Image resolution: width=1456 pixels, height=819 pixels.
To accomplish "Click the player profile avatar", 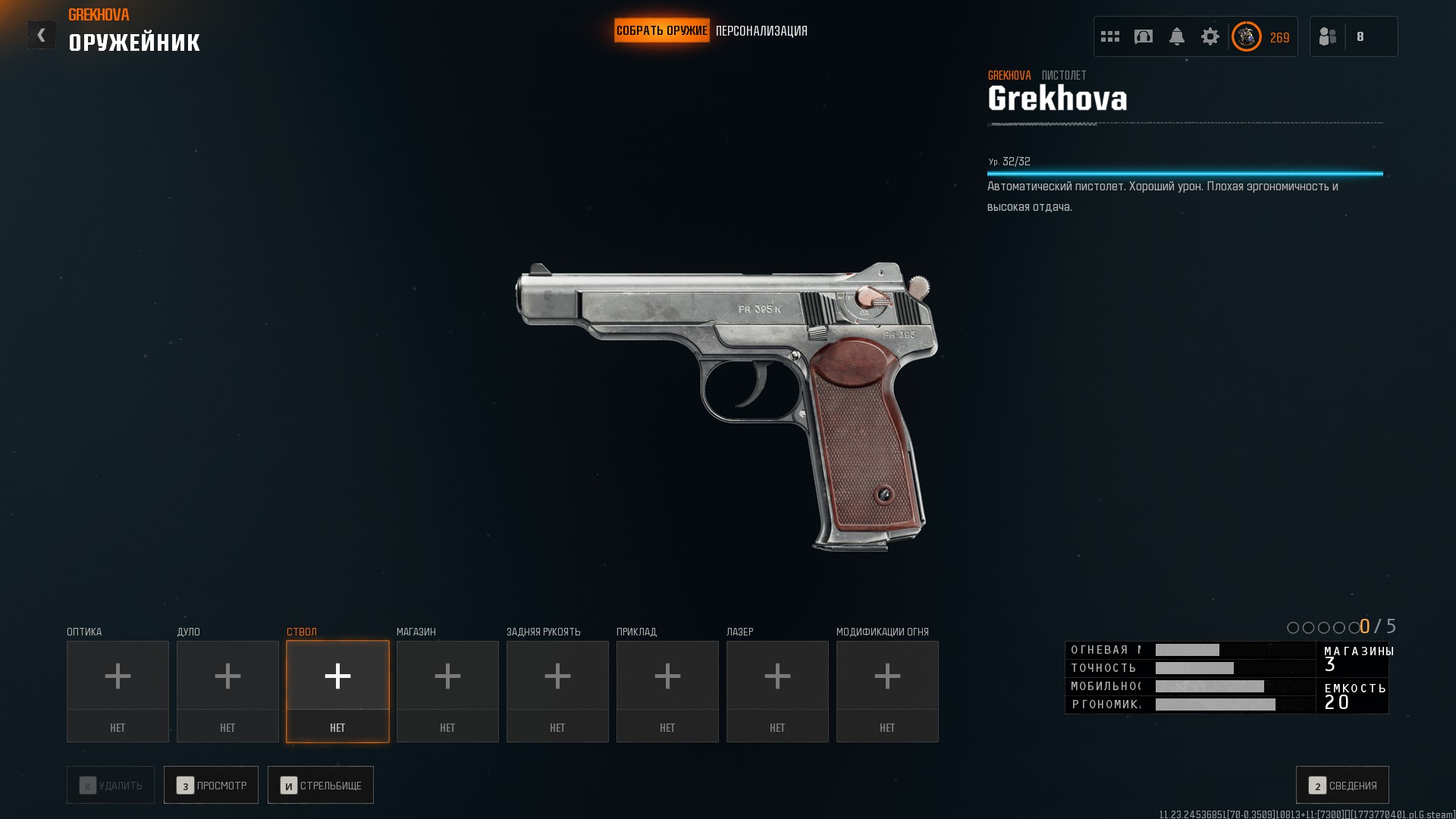I will pos(1246,36).
